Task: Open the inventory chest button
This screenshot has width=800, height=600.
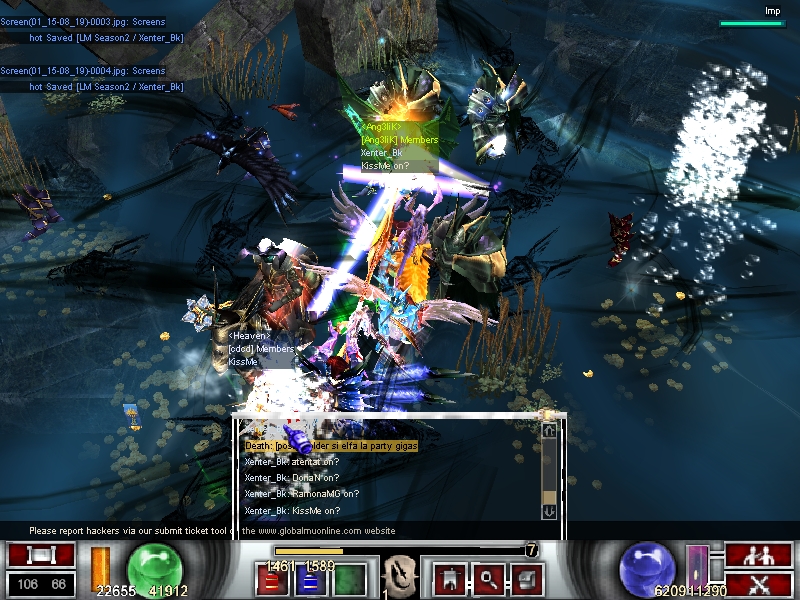Action: point(526,577)
